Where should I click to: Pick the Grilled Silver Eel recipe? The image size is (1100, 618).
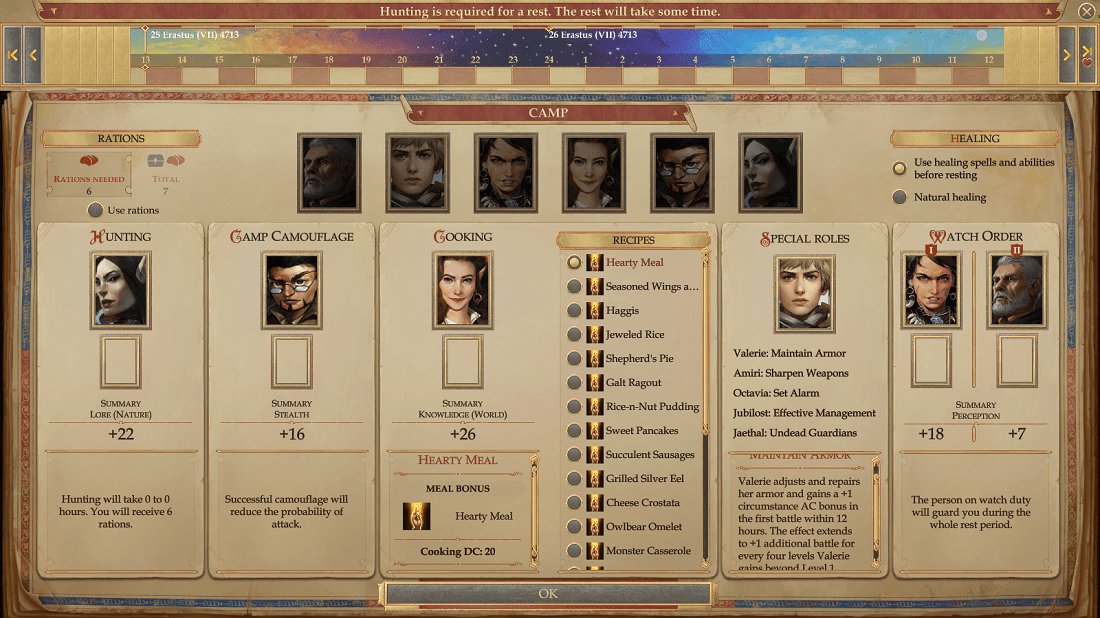[574, 478]
